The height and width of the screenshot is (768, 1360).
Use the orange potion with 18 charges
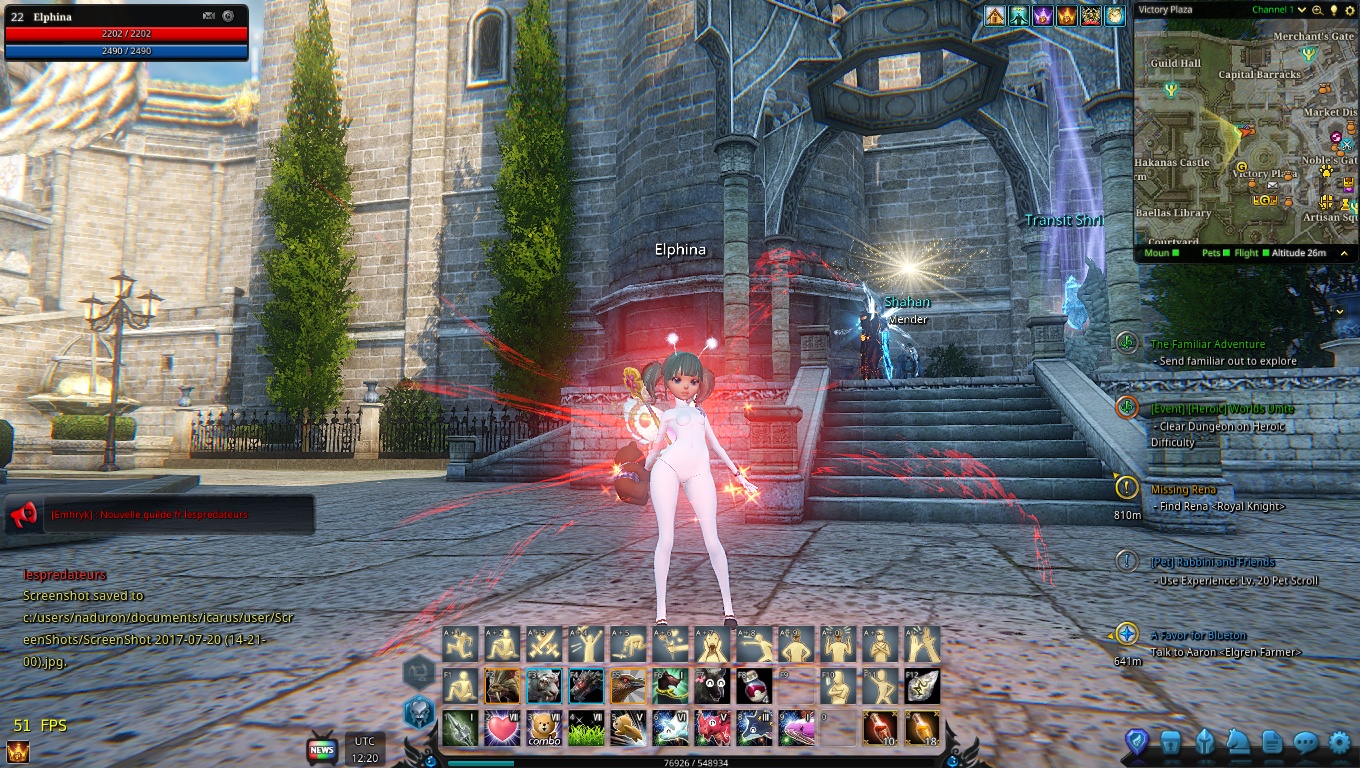click(x=922, y=728)
